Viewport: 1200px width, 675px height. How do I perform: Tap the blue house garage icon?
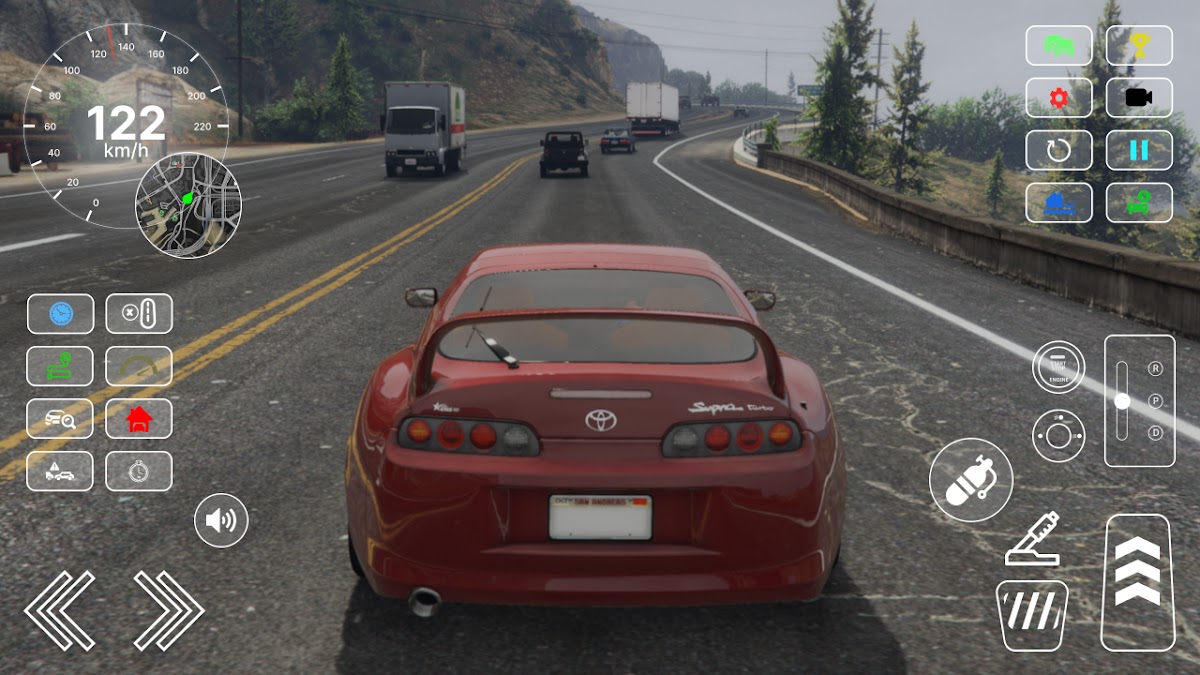(x=1058, y=203)
